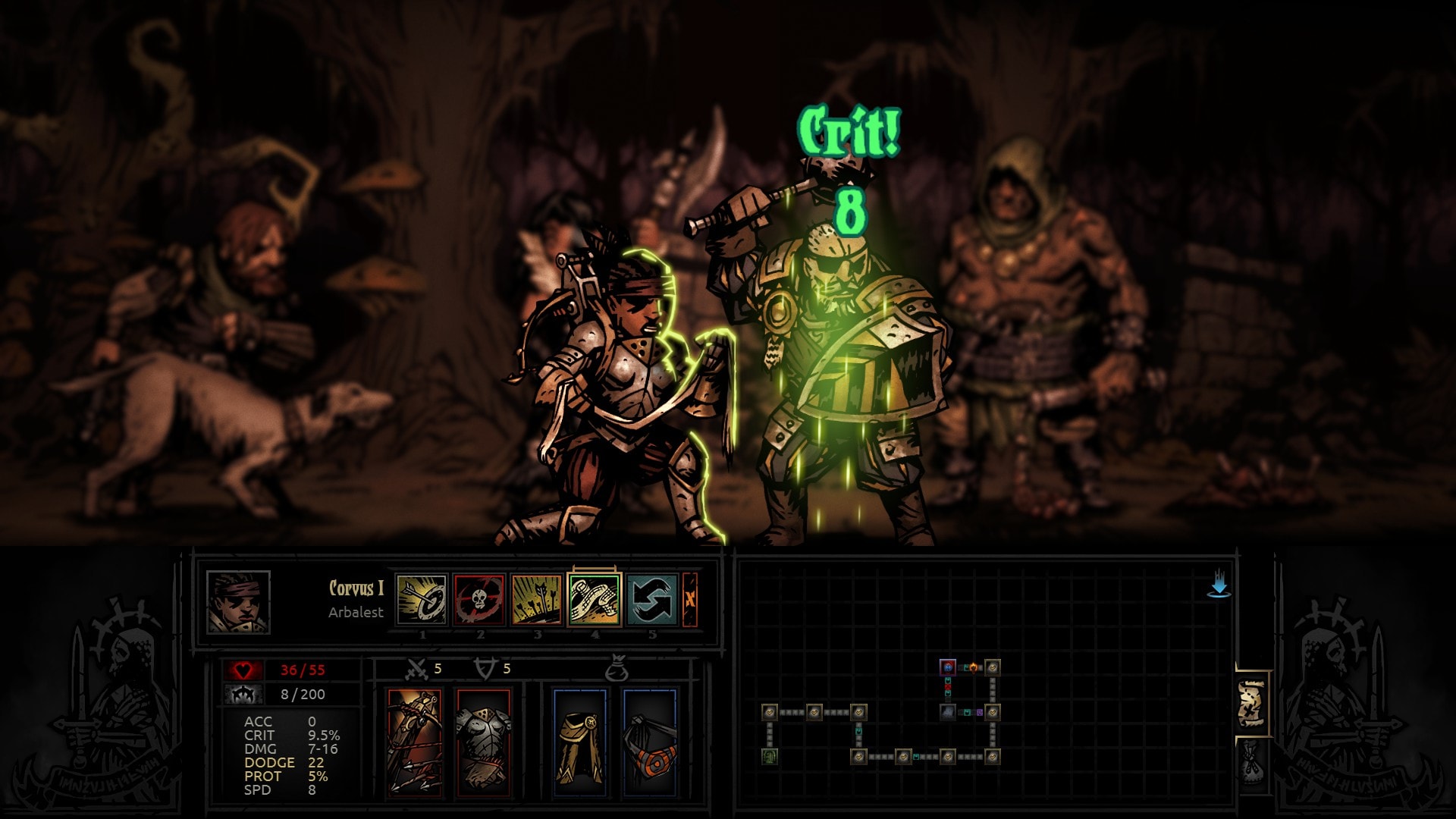Choose the red skull crosshair skill

pos(479,599)
